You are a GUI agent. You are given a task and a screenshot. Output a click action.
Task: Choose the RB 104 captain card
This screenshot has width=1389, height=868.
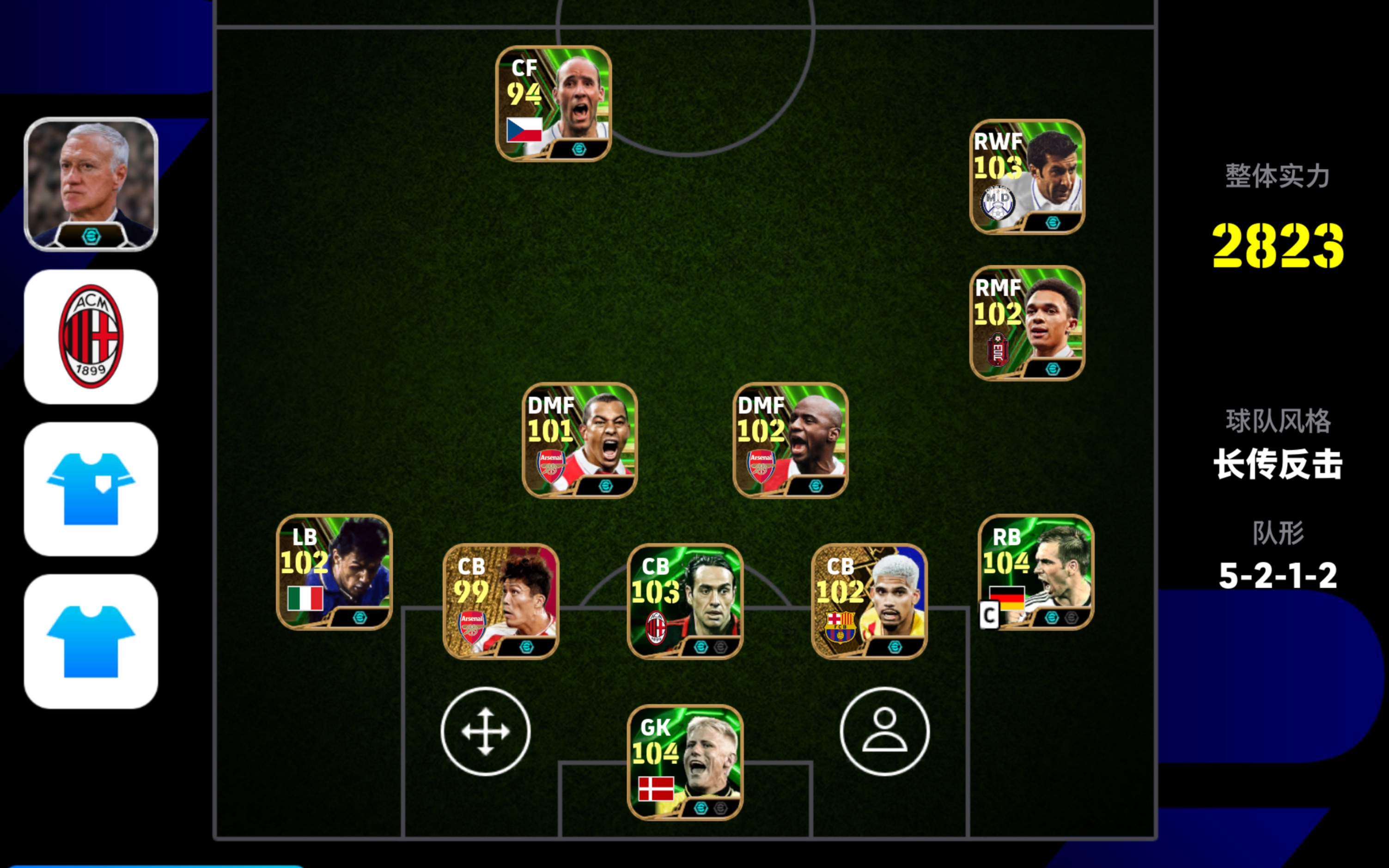(x=1036, y=572)
